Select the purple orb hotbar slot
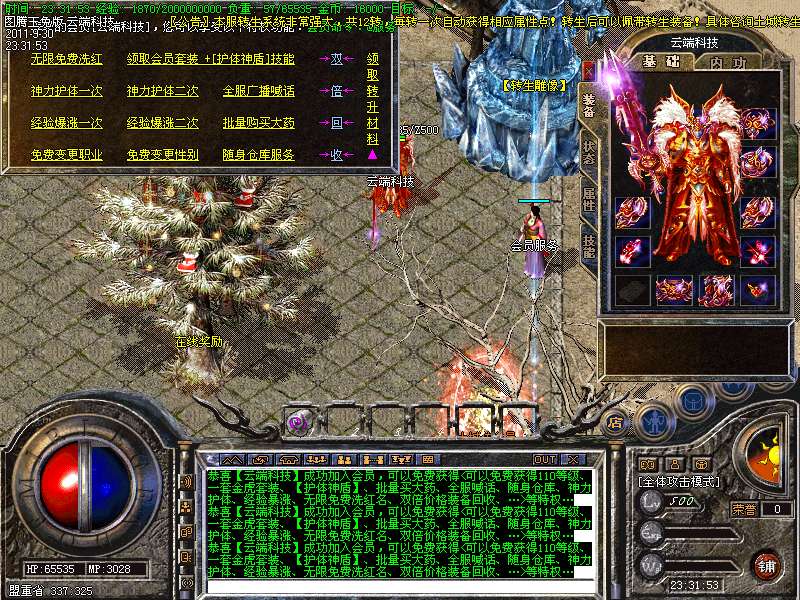 coord(297,421)
